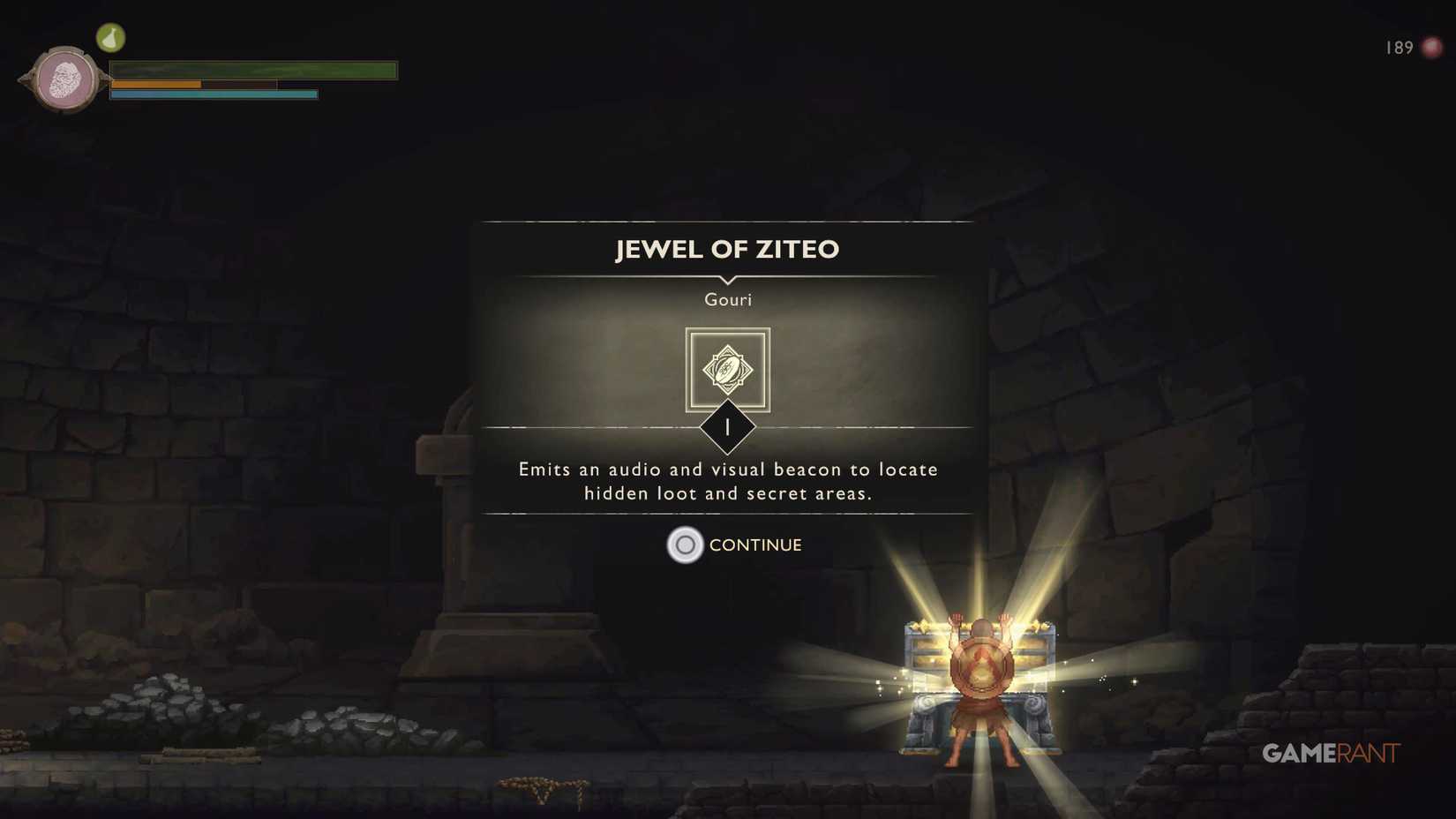Click the red gem currency icon
The width and height of the screenshot is (1456, 819).
click(1430, 48)
